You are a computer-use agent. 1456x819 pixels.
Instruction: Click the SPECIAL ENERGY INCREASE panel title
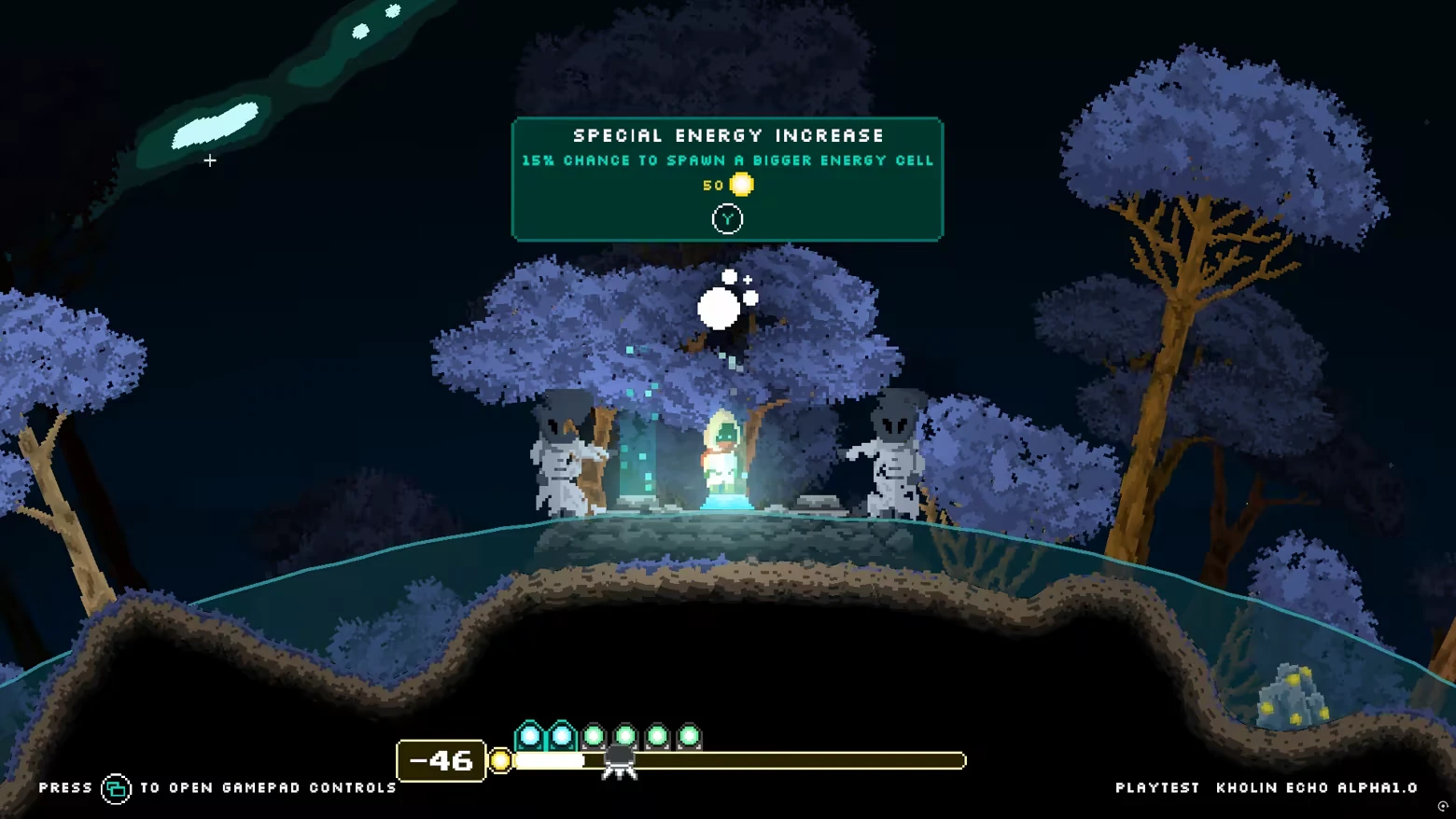point(727,135)
